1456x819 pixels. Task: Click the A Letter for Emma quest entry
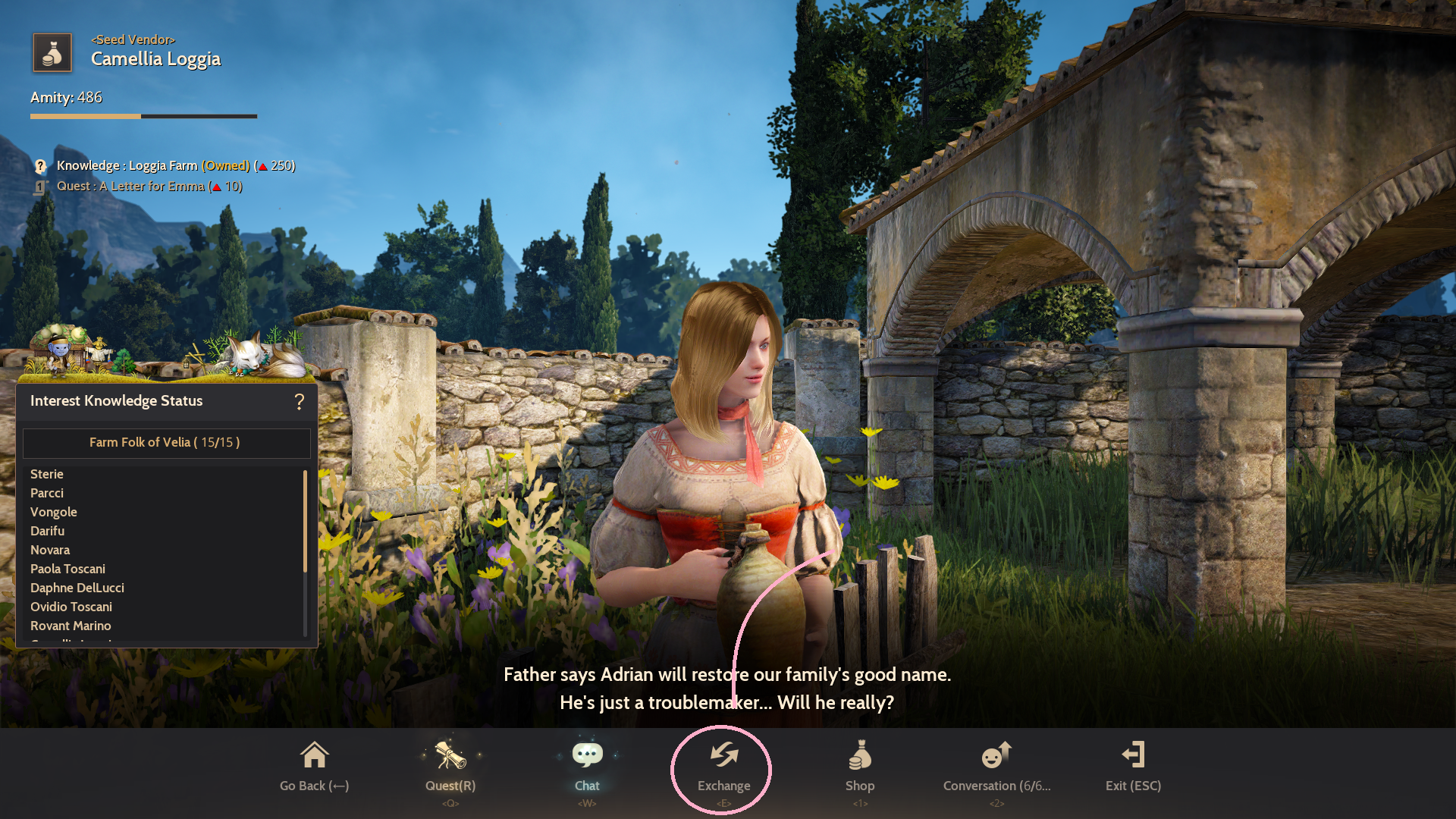pyautogui.click(x=149, y=187)
